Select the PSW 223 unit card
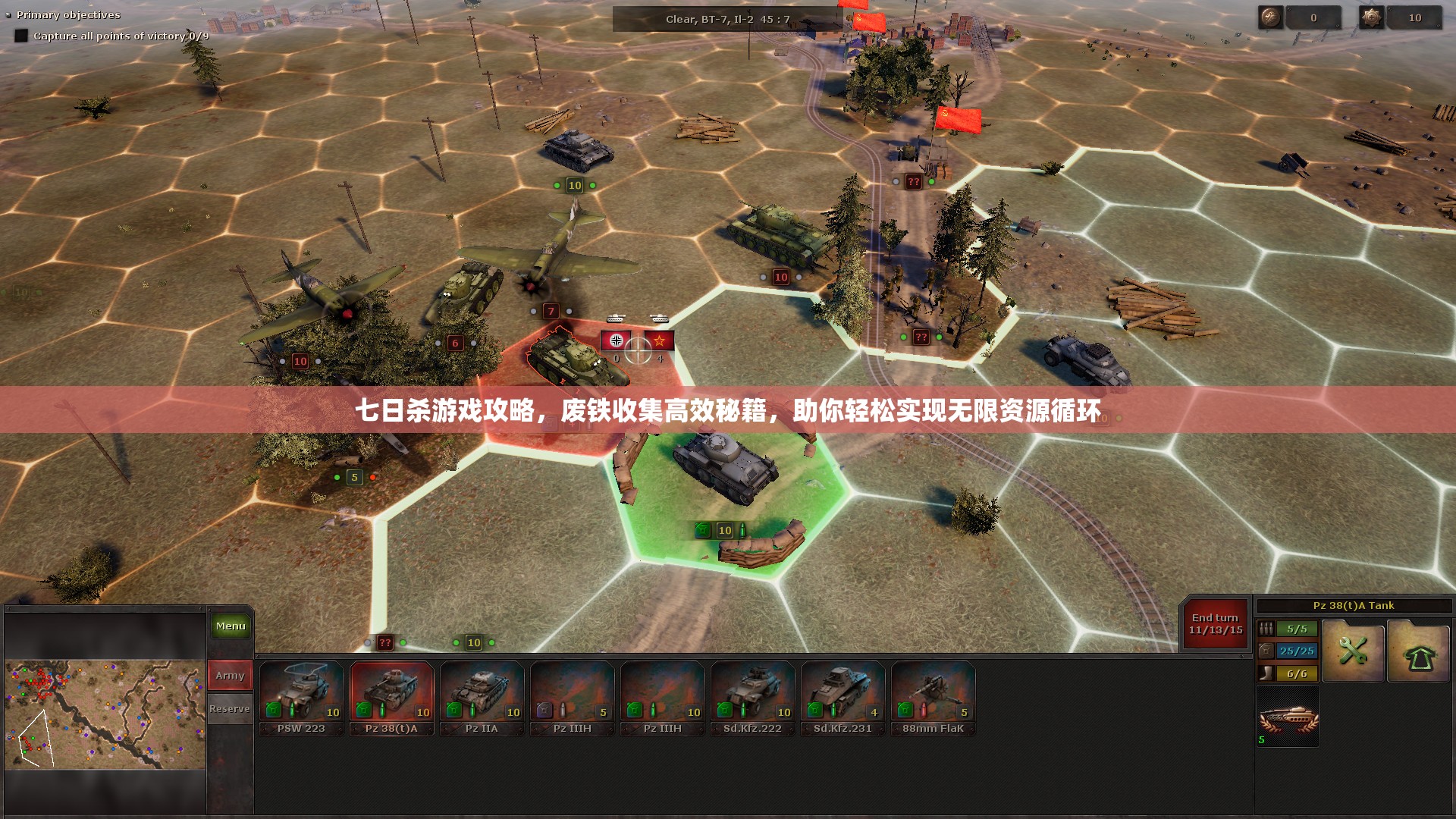The height and width of the screenshot is (819, 1456). (x=301, y=698)
